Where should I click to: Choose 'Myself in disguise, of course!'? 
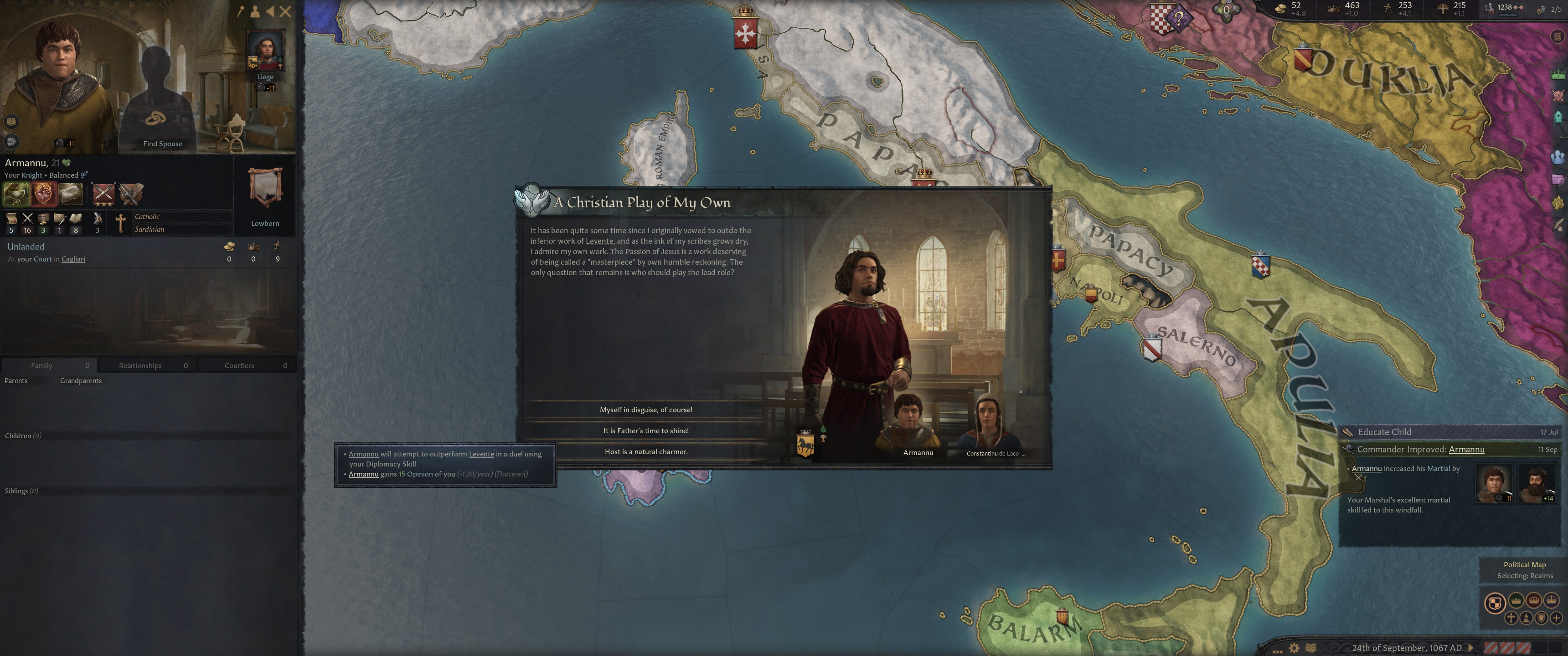646,410
